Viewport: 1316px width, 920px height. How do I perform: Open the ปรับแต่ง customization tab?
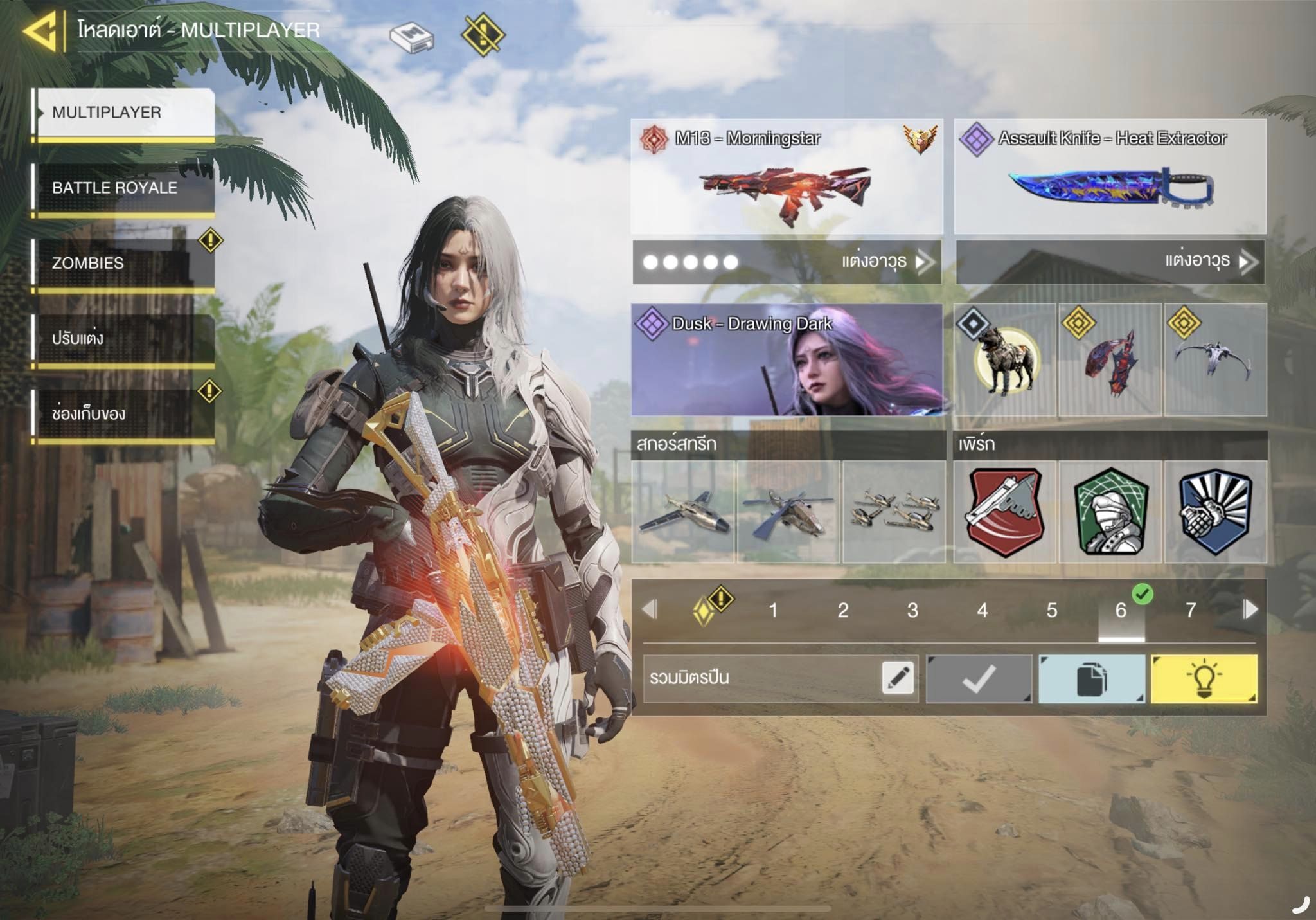pos(124,338)
